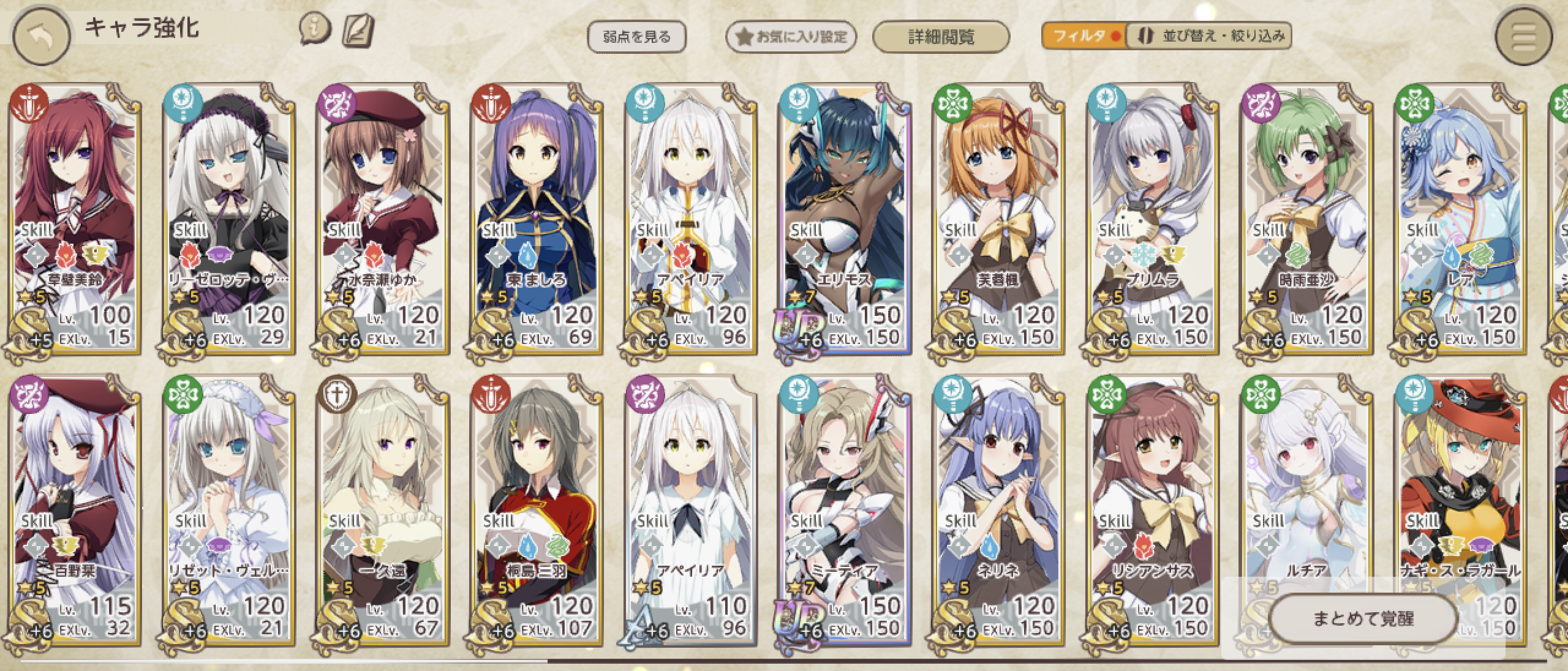
Task: Choose the ネリネ character card
Action: click(999, 511)
